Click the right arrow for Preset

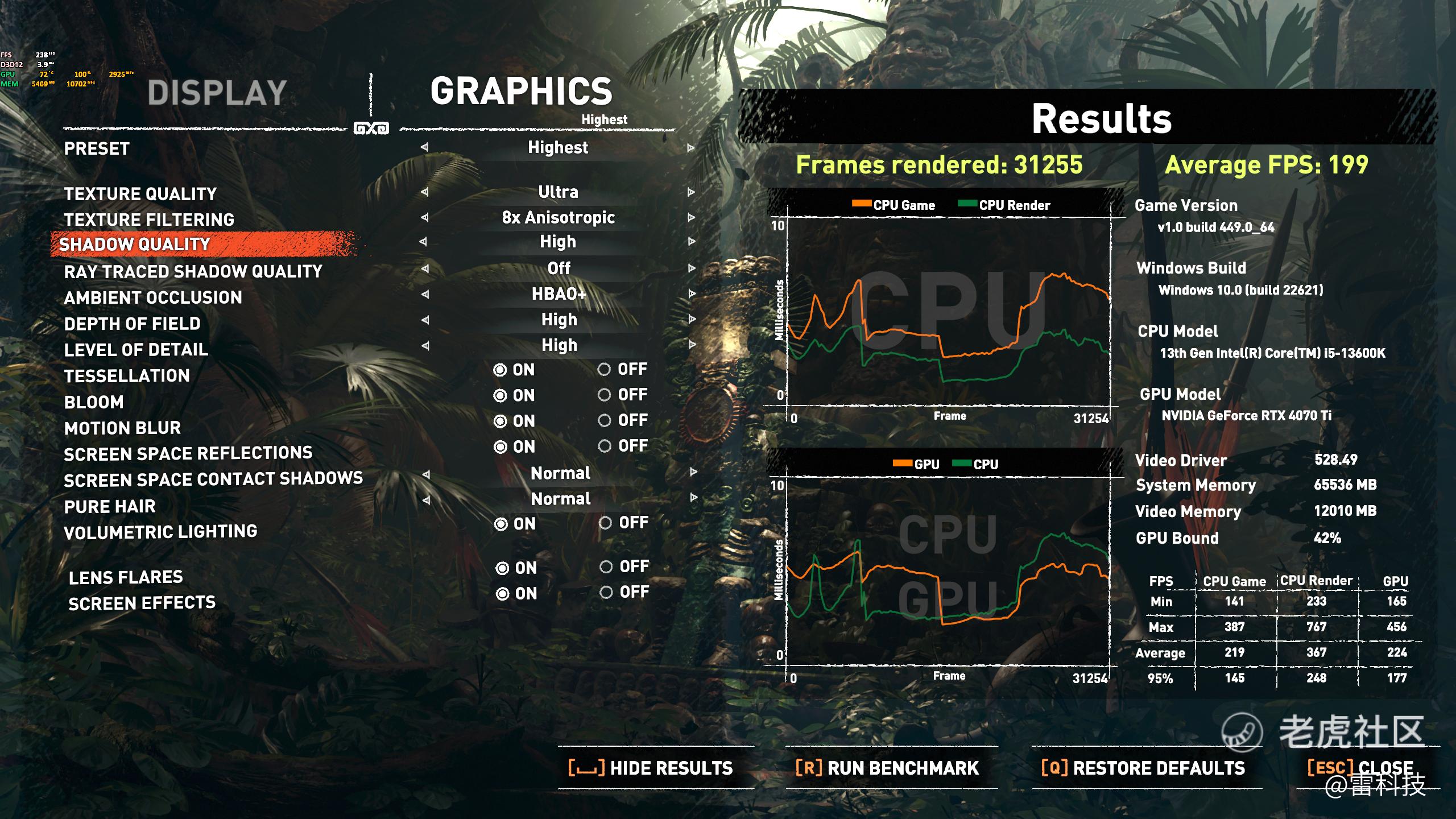(691, 148)
